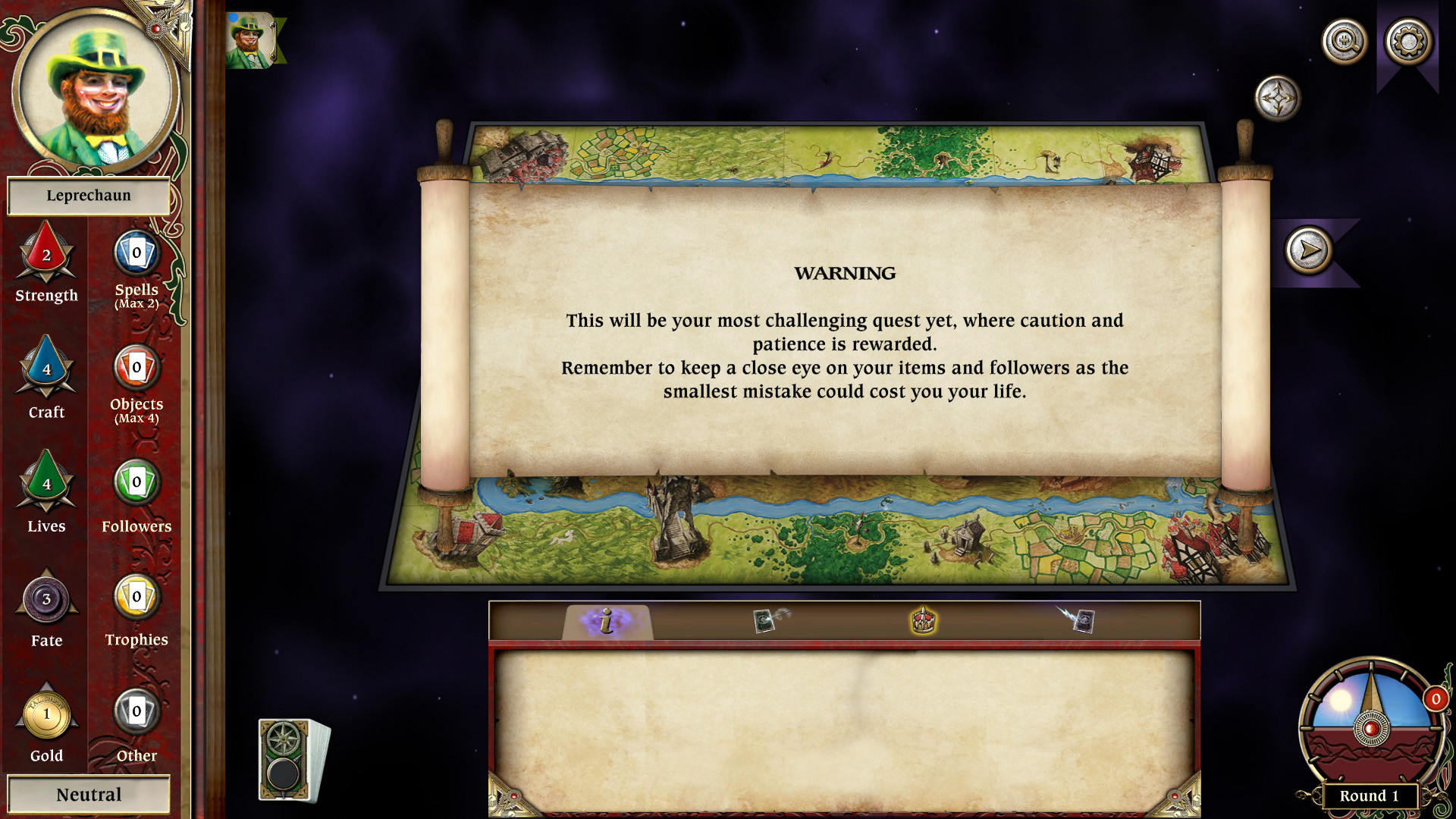Toggle the crown tab highlight
Image resolution: width=1456 pixels, height=819 pixels.
[x=922, y=620]
